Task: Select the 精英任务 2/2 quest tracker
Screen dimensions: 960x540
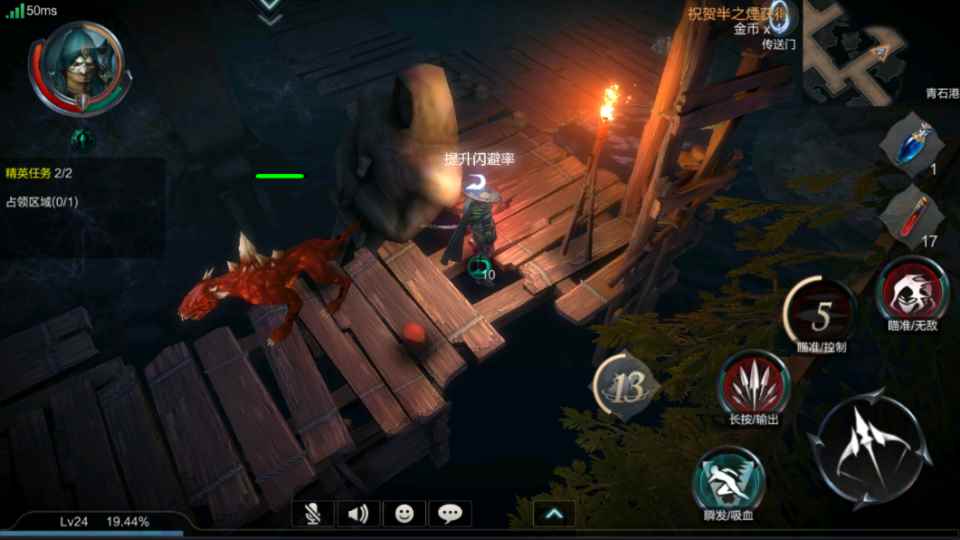Action: pos(40,173)
